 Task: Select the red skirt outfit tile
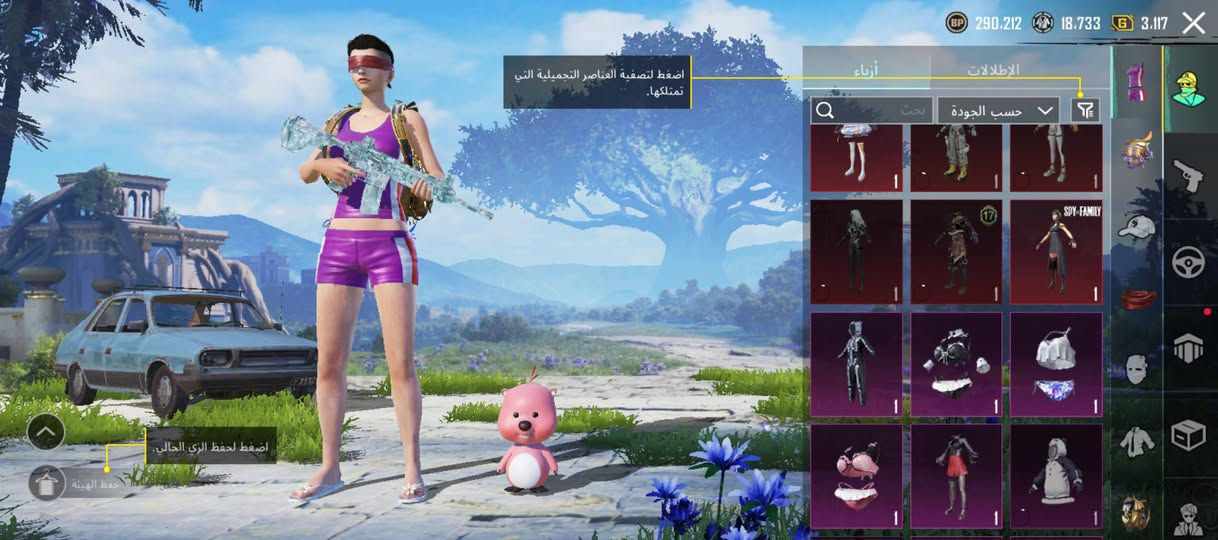pos(956,476)
